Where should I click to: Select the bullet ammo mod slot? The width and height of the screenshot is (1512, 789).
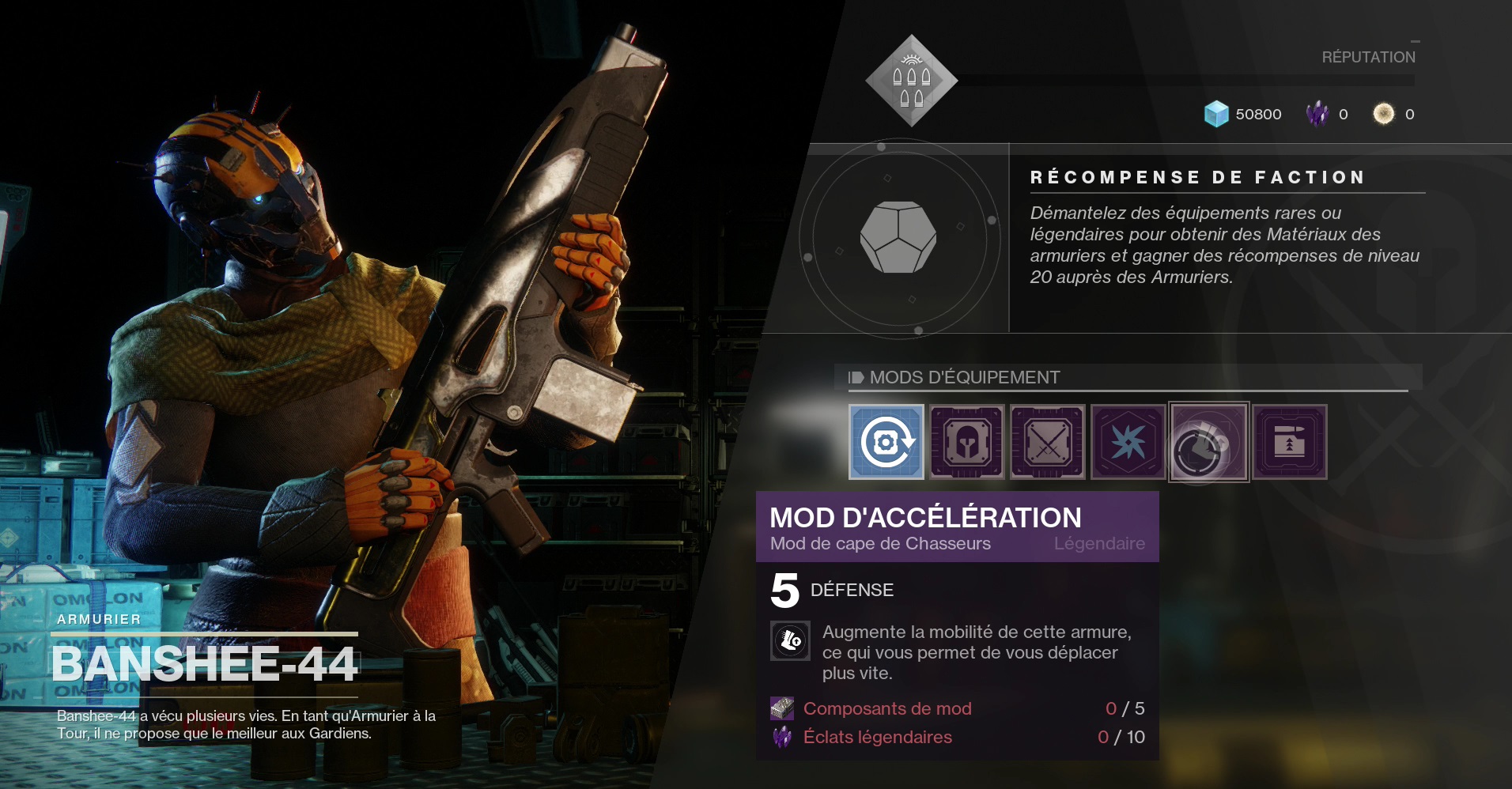(1289, 442)
